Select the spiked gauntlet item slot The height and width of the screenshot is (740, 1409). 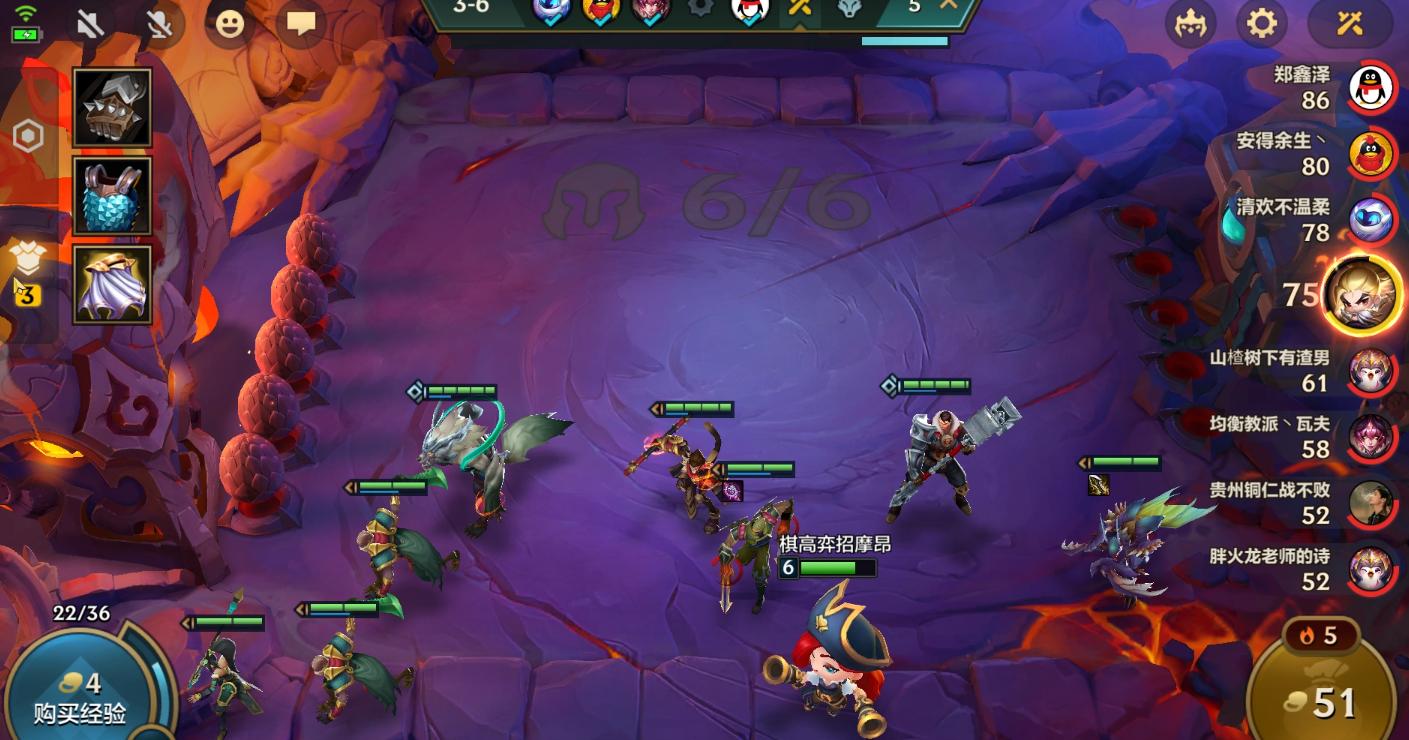pyautogui.click(x=112, y=108)
